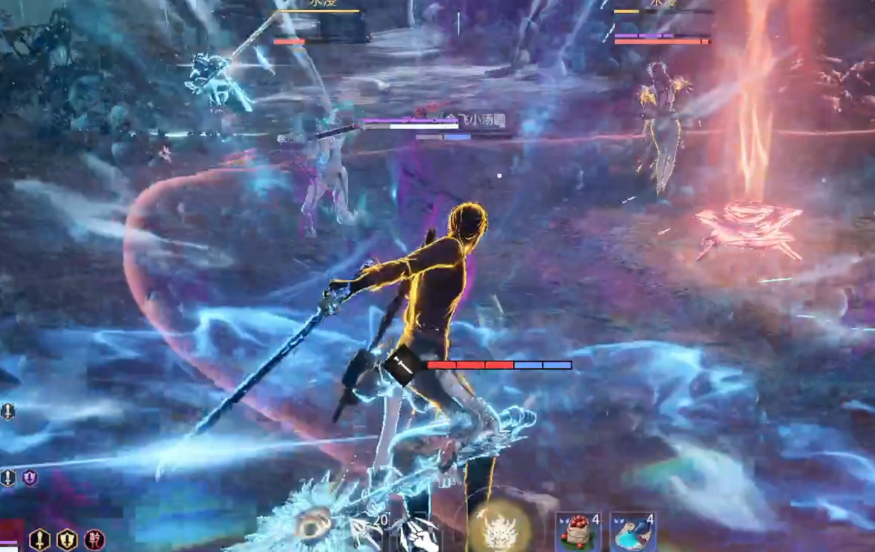Viewport: 875px width, 552px height.
Task: Select the purple shield buff icon
Action: [x=30, y=478]
